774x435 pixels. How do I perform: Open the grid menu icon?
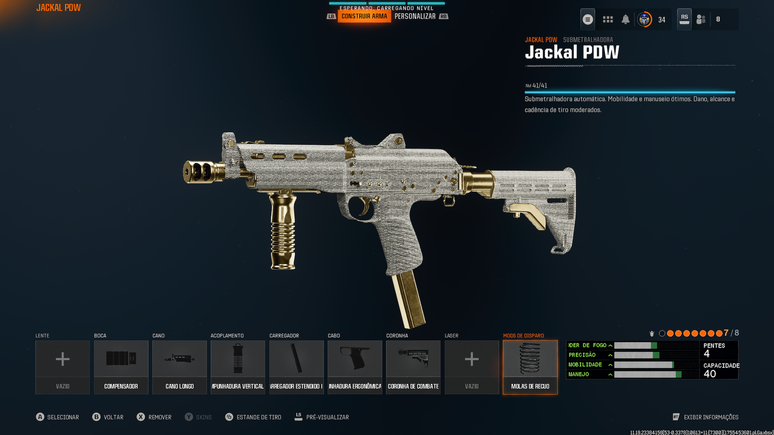coord(607,19)
